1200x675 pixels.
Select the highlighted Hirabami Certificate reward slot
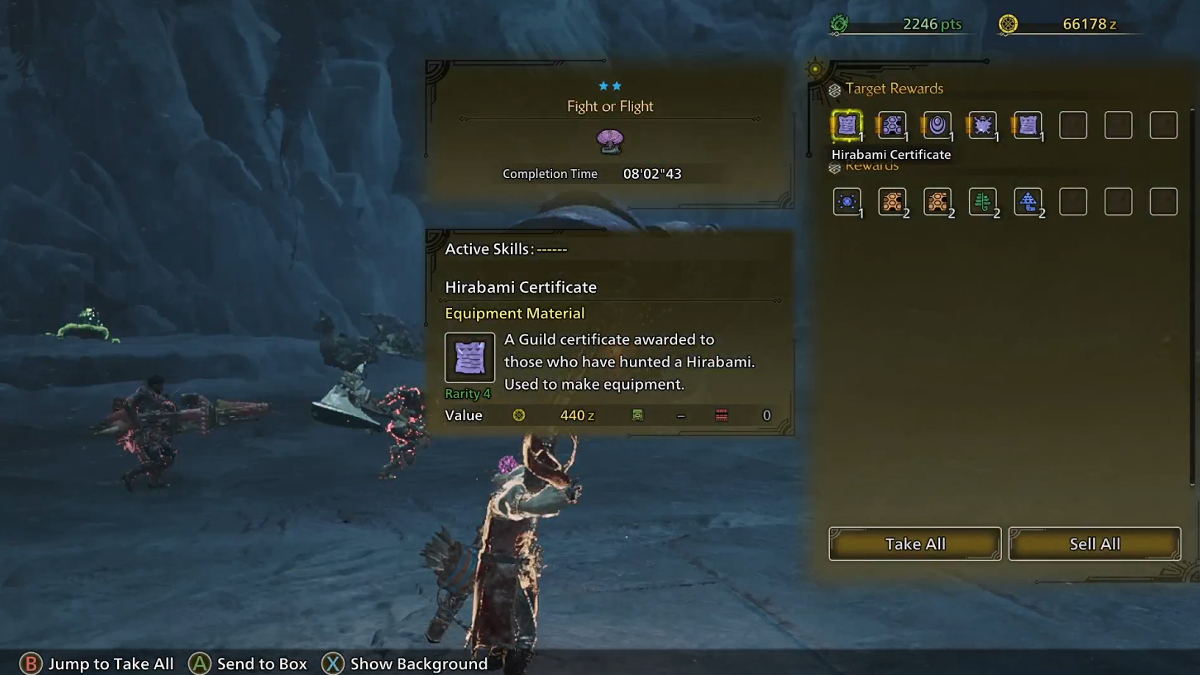click(847, 125)
